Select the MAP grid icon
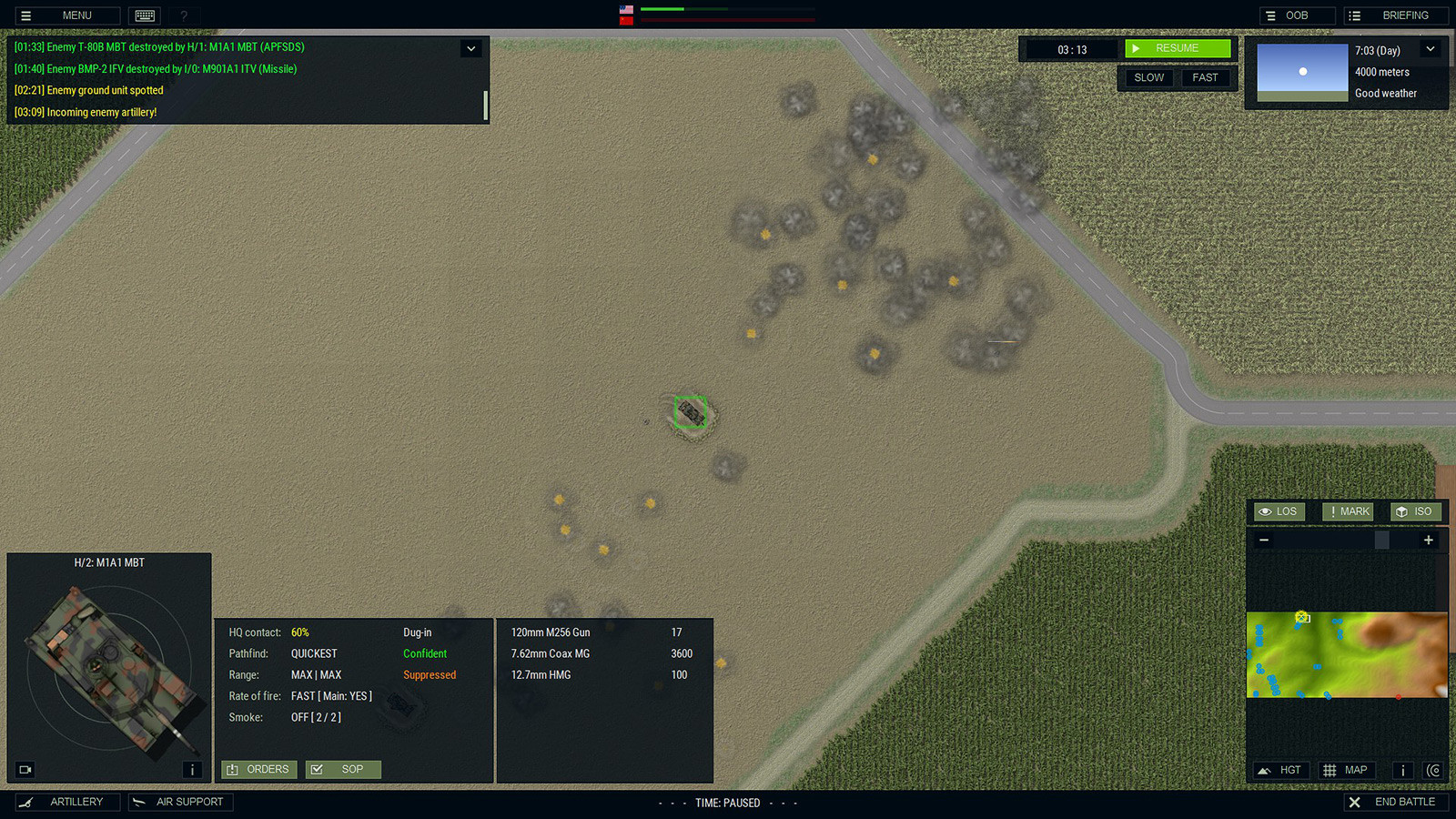 click(1346, 770)
